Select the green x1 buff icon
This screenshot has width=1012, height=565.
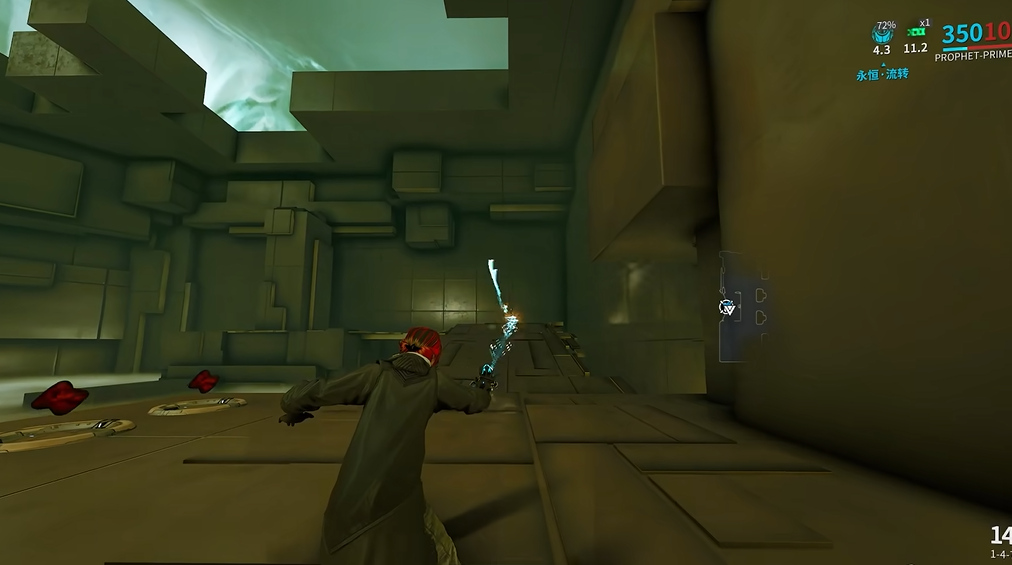(914, 34)
